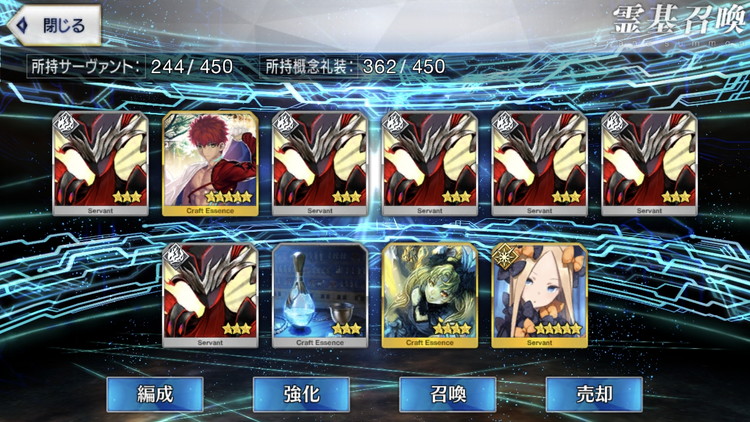Screen dimensions: 750x422
Task: Choose the blue potion bottle Craft Essence
Action: point(319,295)
